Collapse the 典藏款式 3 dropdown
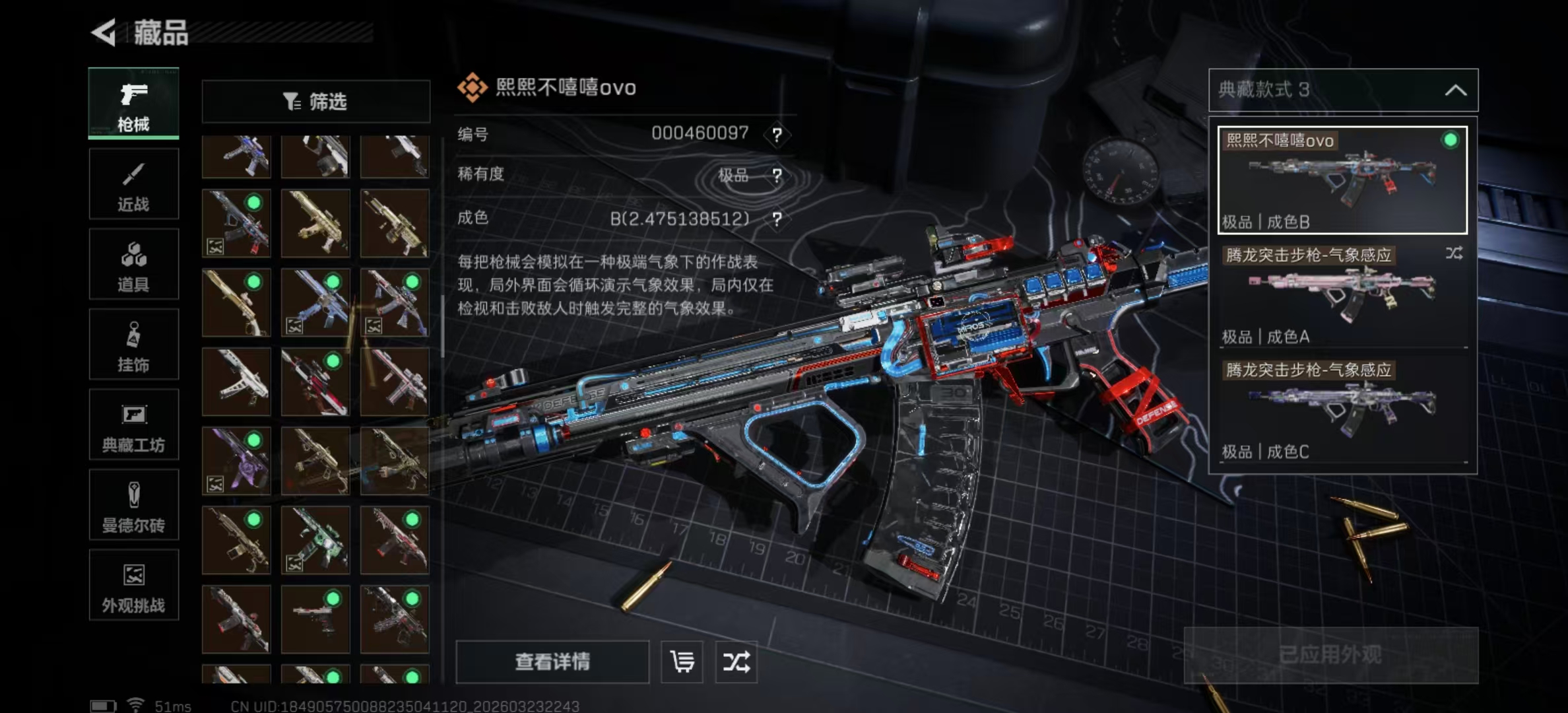Image resolution: width=1568 pixels, height=713 pixels. (x=1455, y=90)
